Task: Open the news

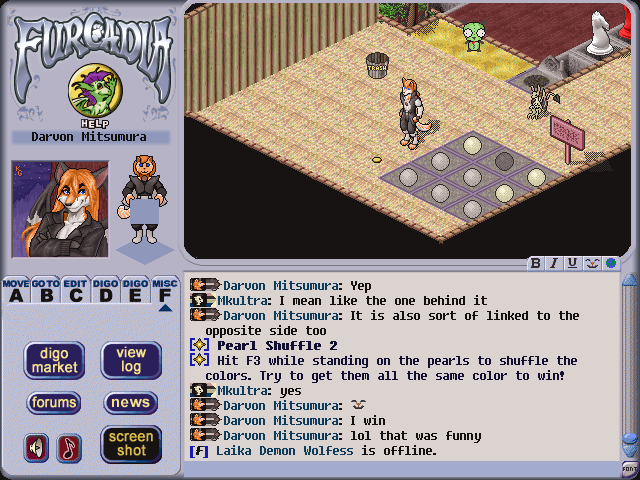Action: [131, 403]
